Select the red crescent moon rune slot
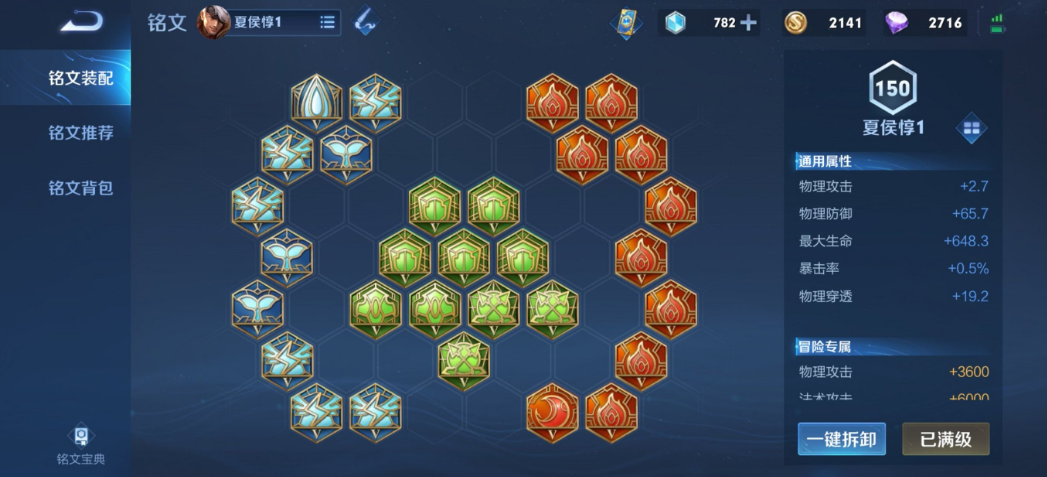 (x=552, y=410)
